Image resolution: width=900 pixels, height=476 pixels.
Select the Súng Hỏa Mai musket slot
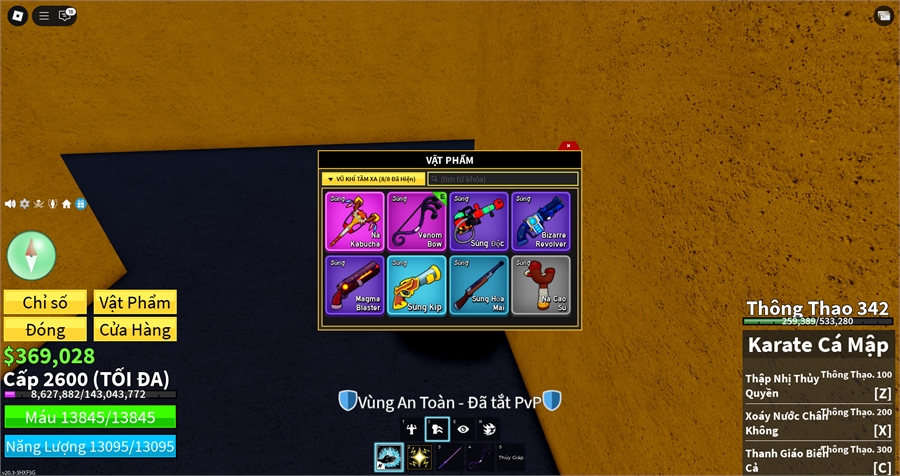[479, 285]
